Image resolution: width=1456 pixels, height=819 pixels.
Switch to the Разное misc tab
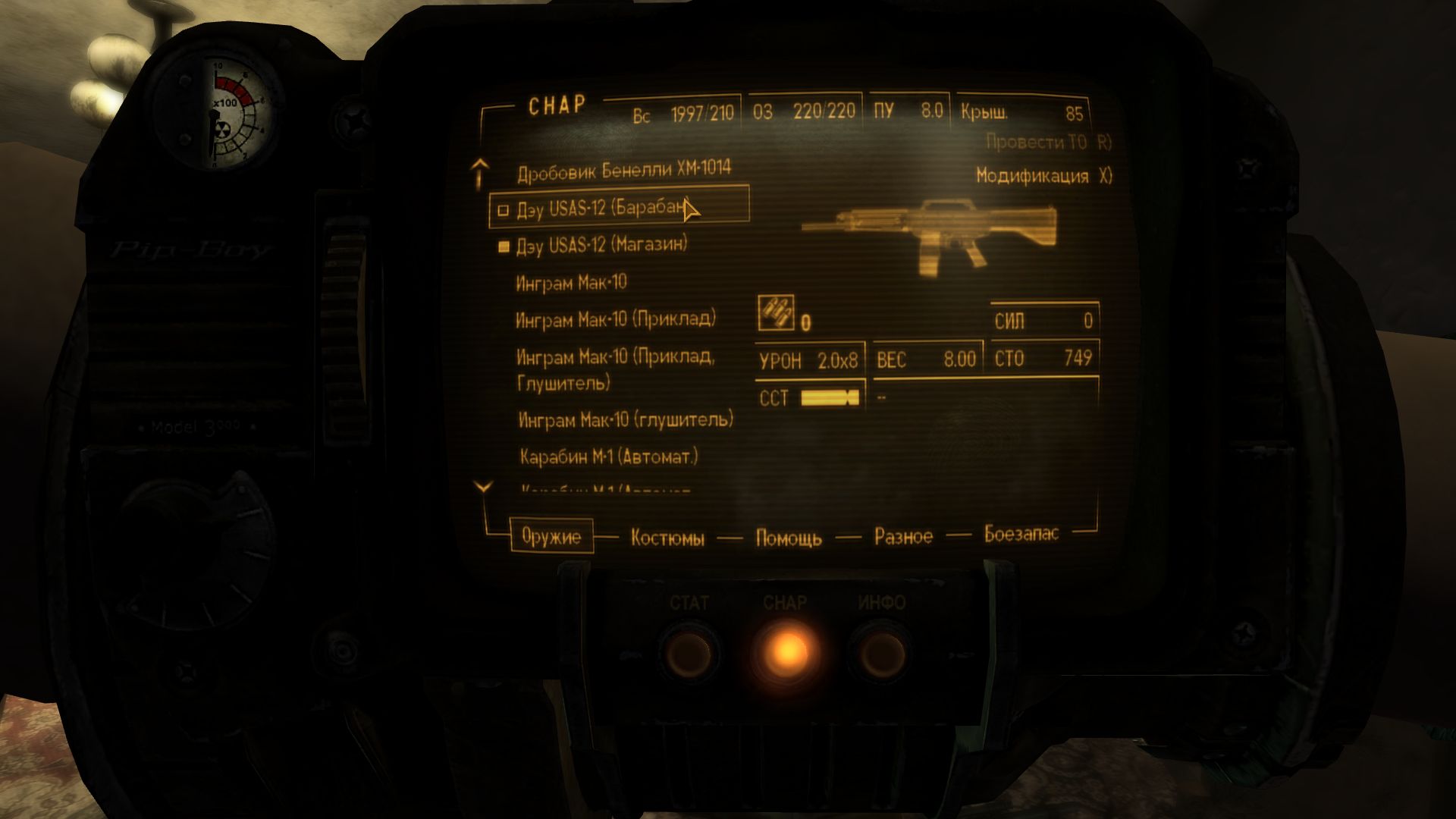(903, 537)
